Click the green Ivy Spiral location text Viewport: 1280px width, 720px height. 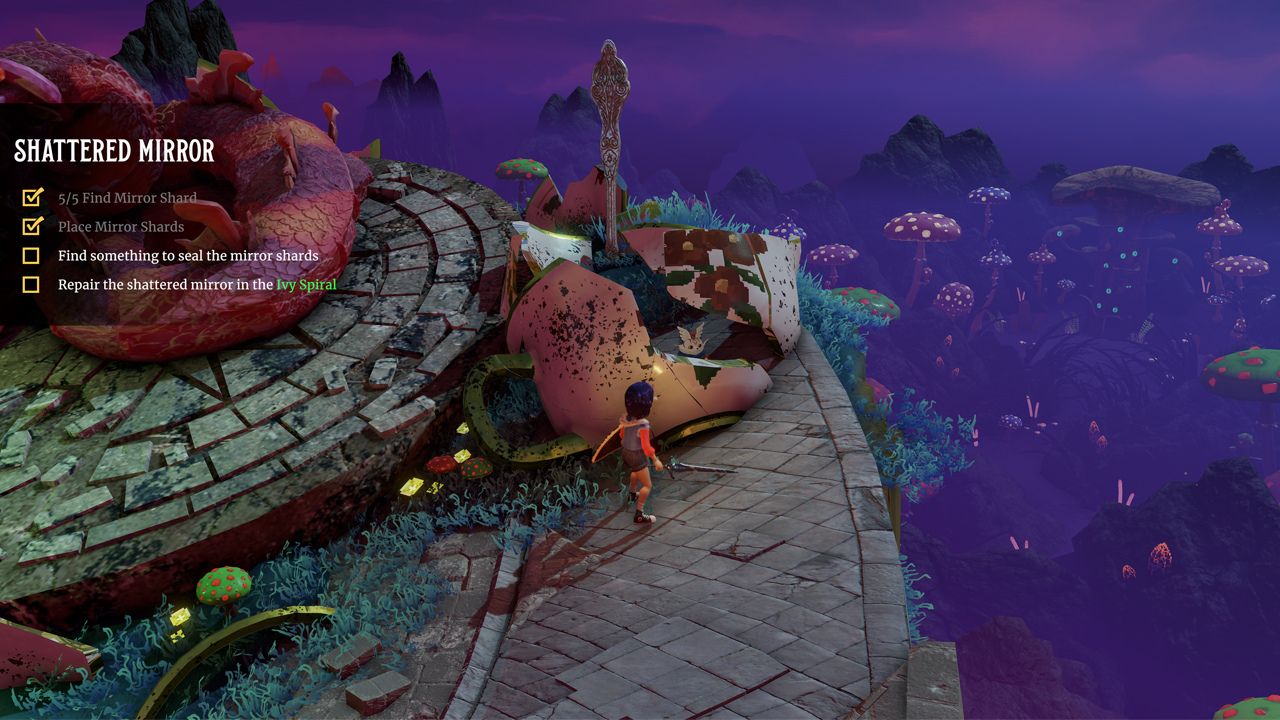click(306, 285)
